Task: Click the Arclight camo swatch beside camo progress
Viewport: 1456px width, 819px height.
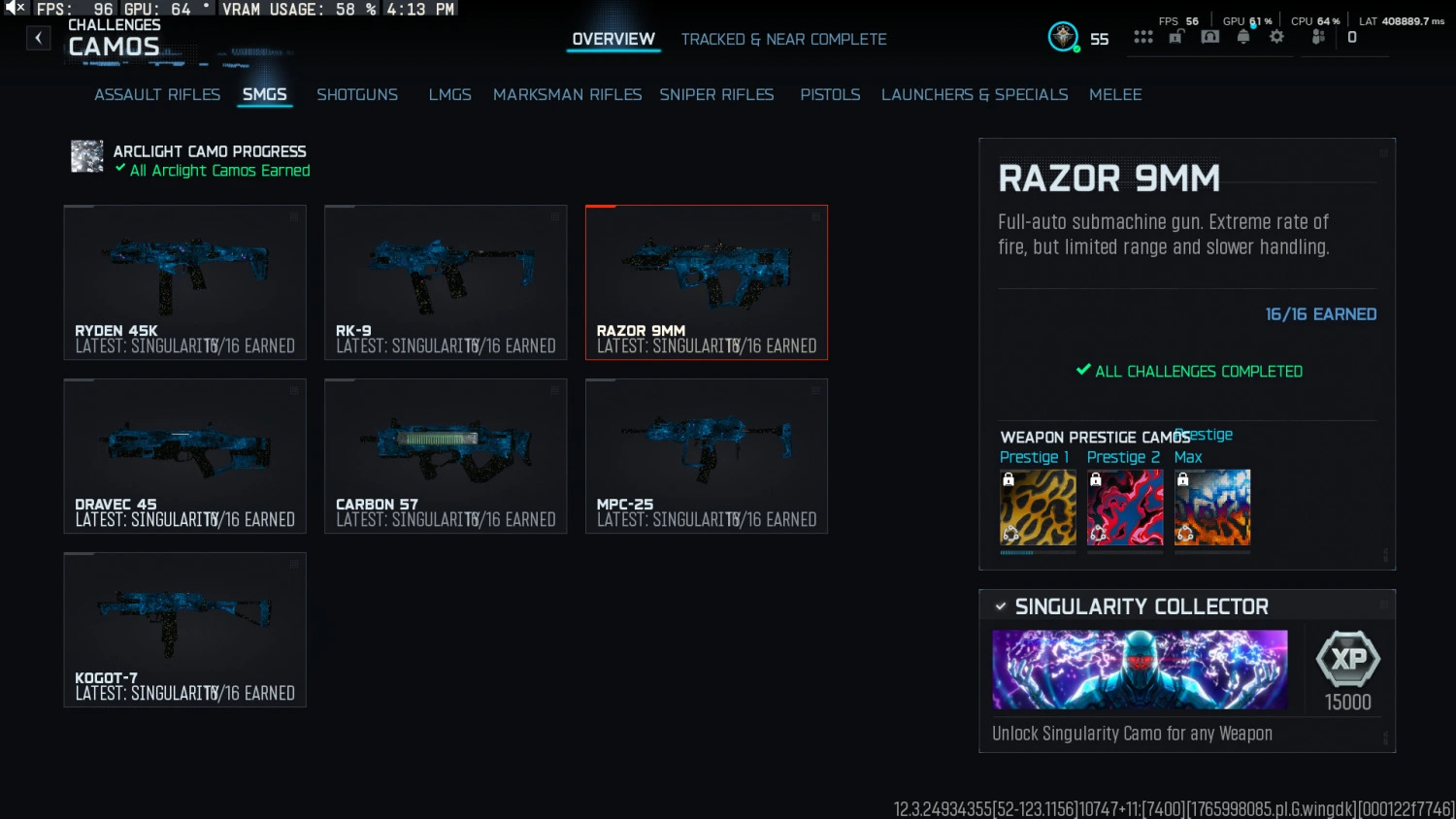Action: (x=86, y=156)
